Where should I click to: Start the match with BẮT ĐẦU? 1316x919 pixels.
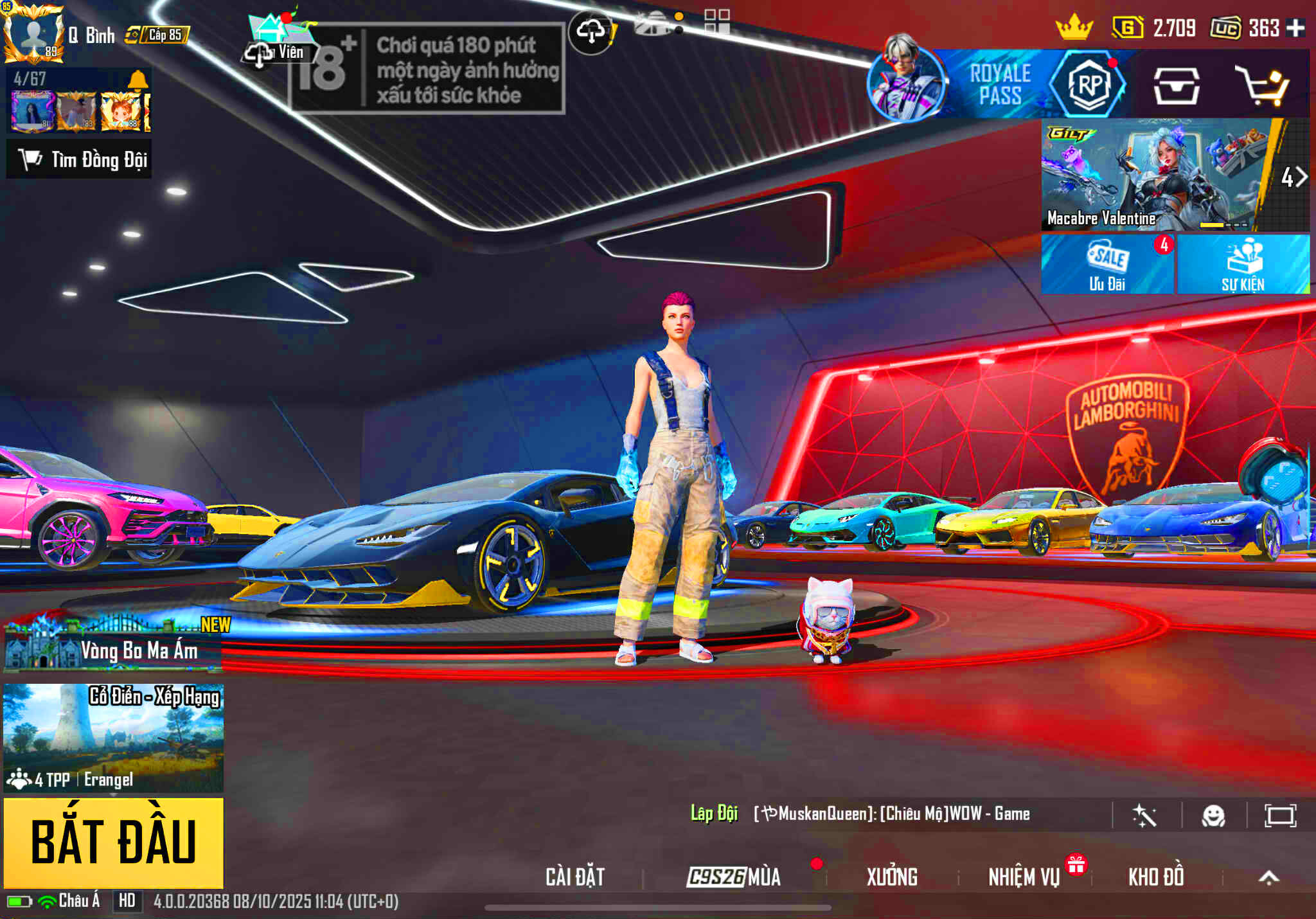114,843
